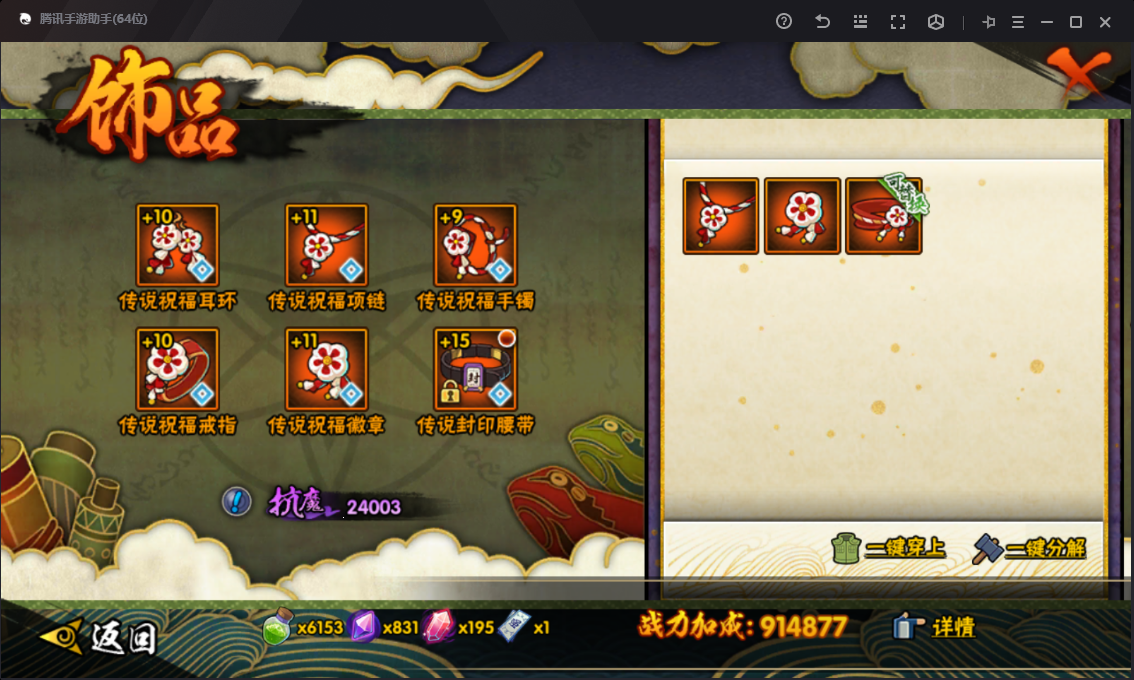Show the 抗魔 info via exclamation icon
Viewport: 1134px width, 680px height.
point(236,501)
